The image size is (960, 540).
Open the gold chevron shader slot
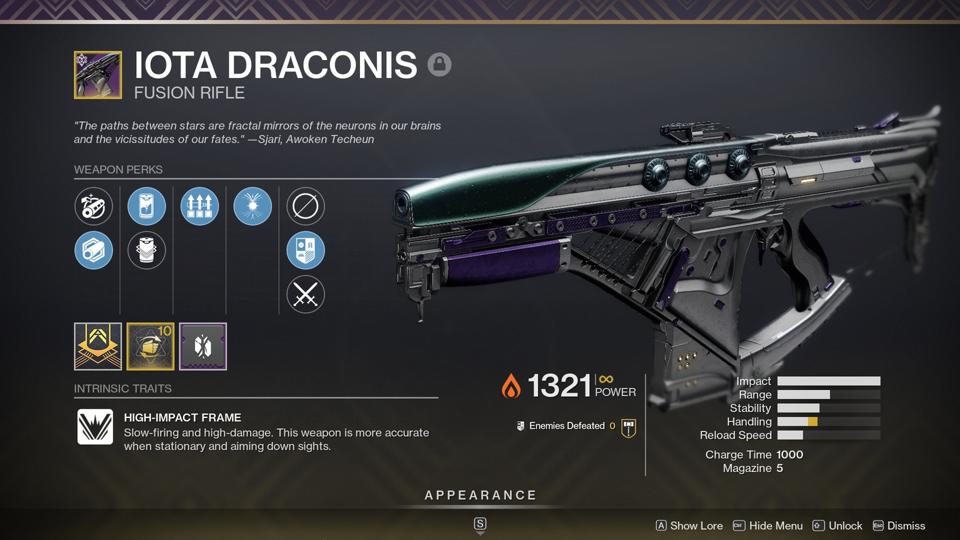click(x=98, y=346)
